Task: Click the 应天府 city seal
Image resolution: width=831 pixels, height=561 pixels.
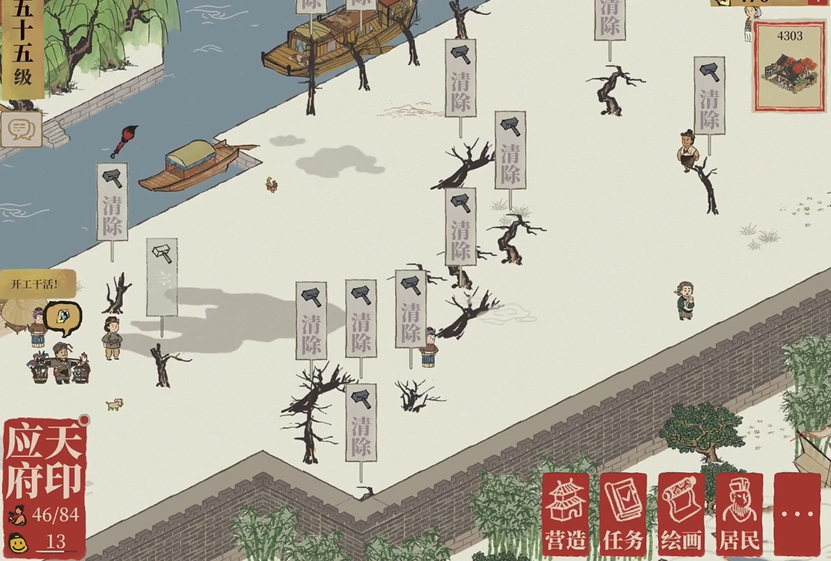Action: [45, 462]
